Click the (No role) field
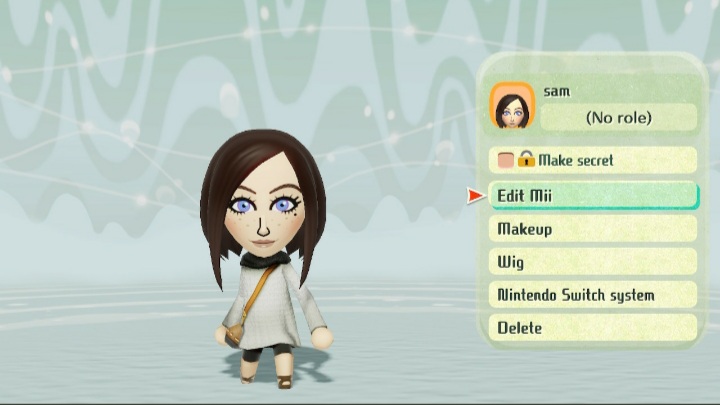The width and height of the screenshot is (720, 405). [x=618, y=118]
